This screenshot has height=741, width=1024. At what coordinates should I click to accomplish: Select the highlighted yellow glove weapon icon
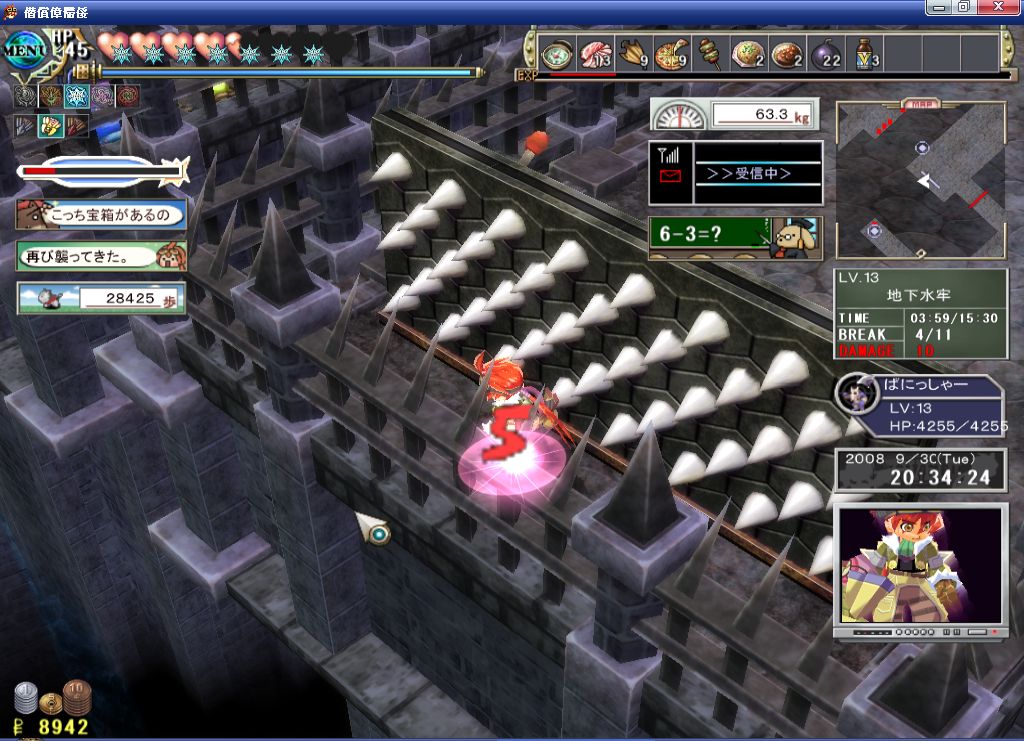point(50,126)
